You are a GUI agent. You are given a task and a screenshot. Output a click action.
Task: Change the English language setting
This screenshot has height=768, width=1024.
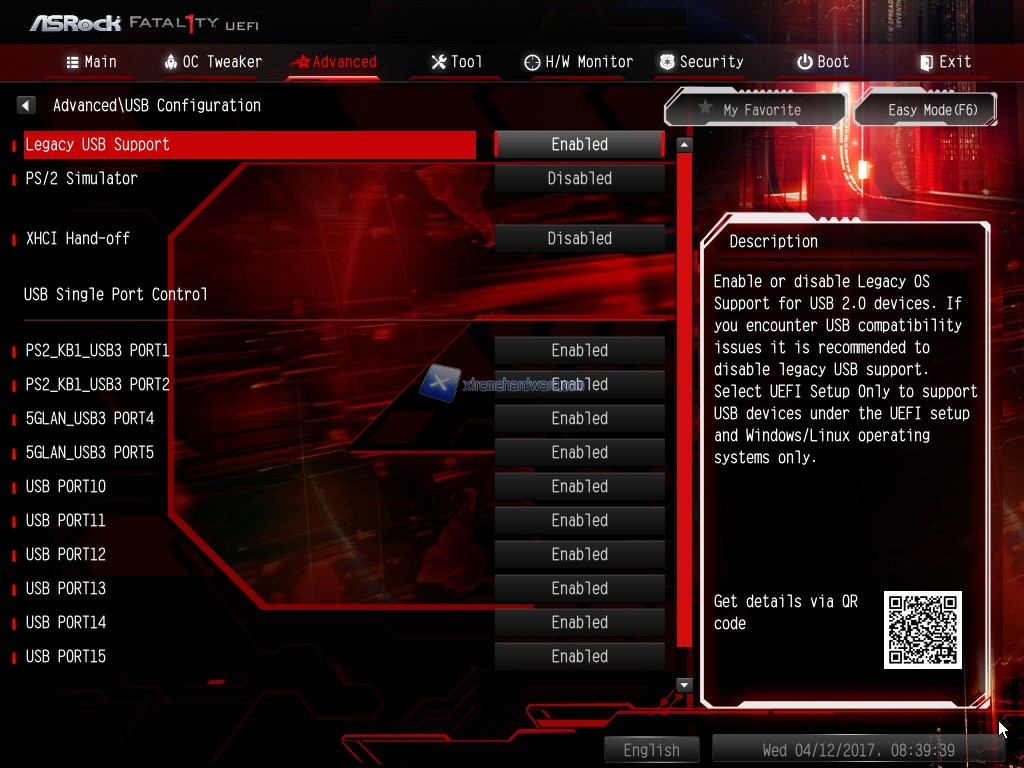tap(651, 750)
